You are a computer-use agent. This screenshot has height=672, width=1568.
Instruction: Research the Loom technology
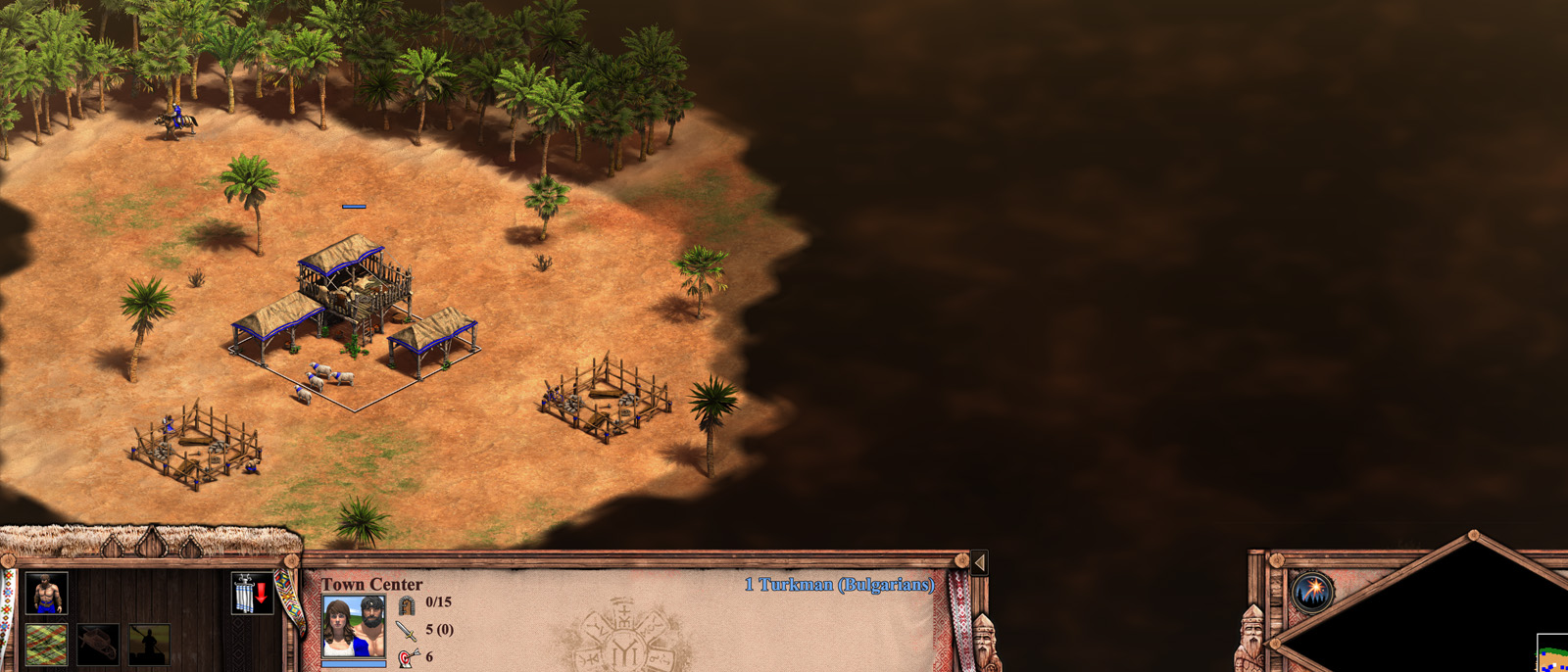coord(46,645)
